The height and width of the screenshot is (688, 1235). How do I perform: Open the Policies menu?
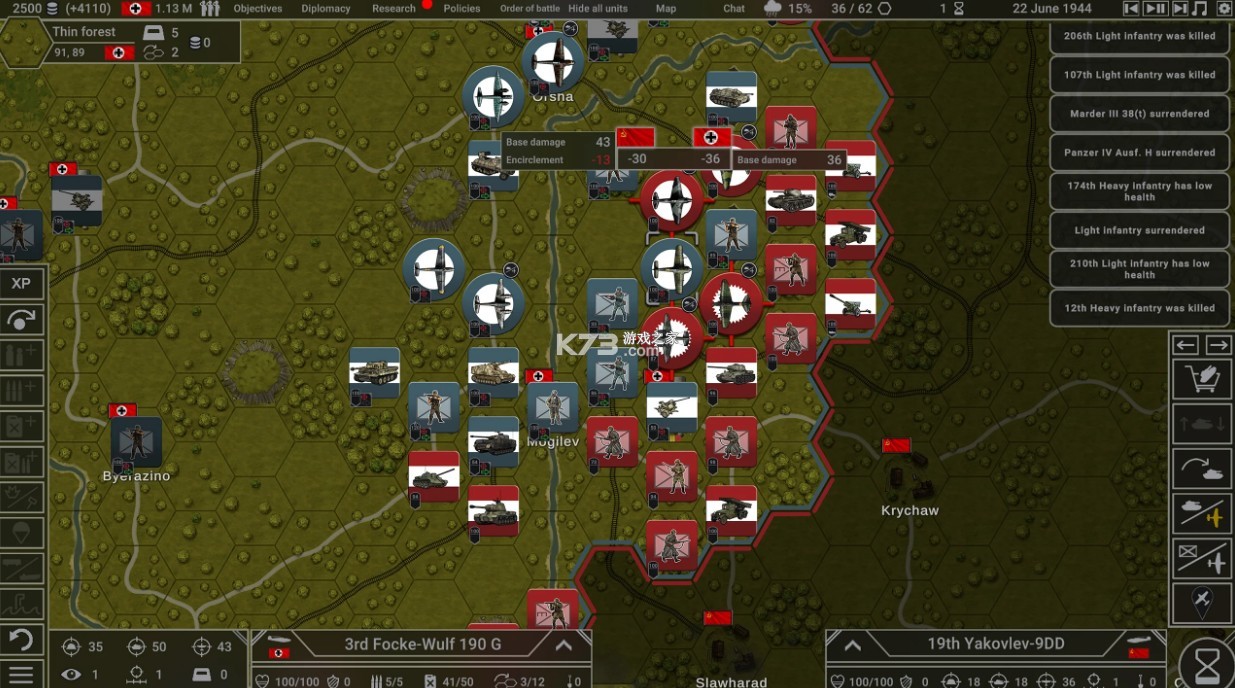click(462, 8)
